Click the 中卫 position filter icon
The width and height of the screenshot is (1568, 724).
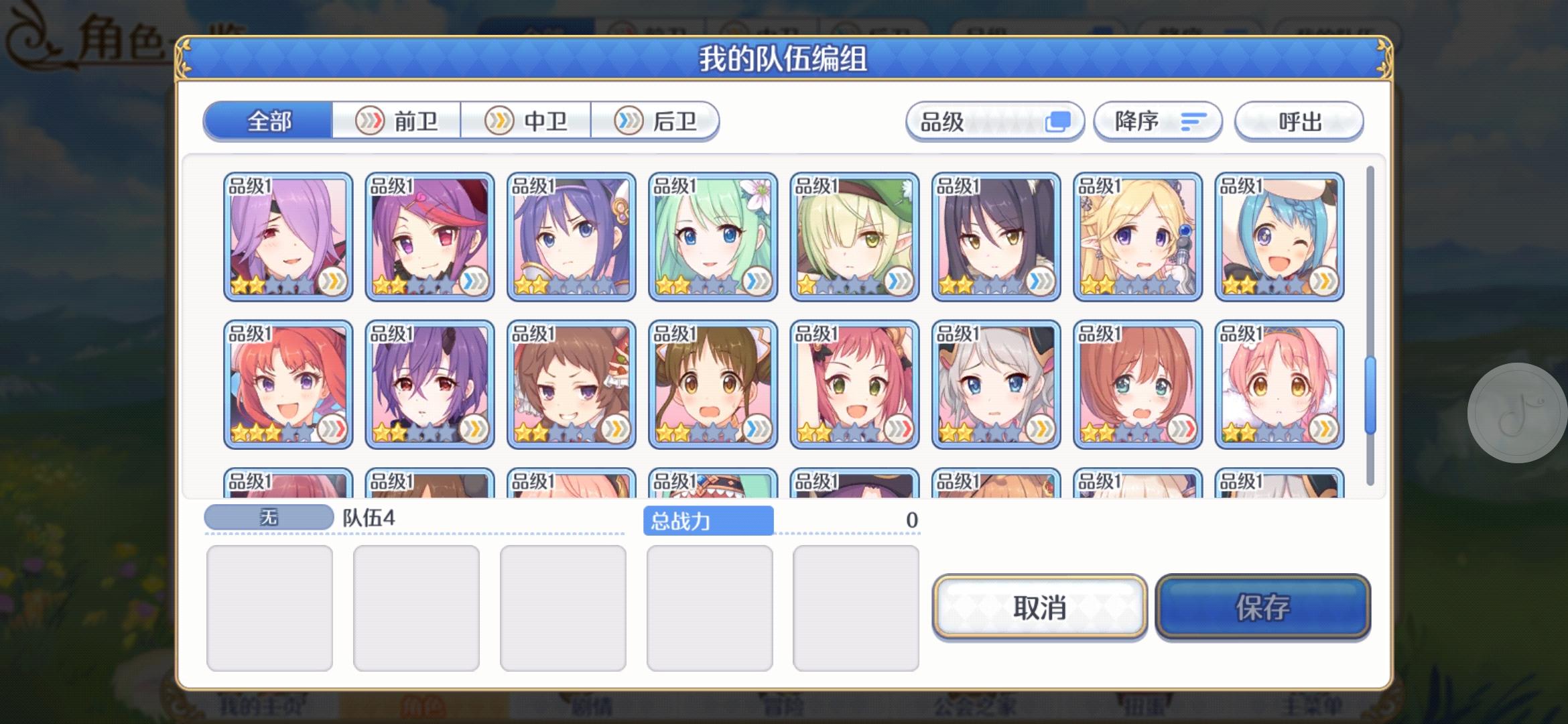click(x=499, y=120)
